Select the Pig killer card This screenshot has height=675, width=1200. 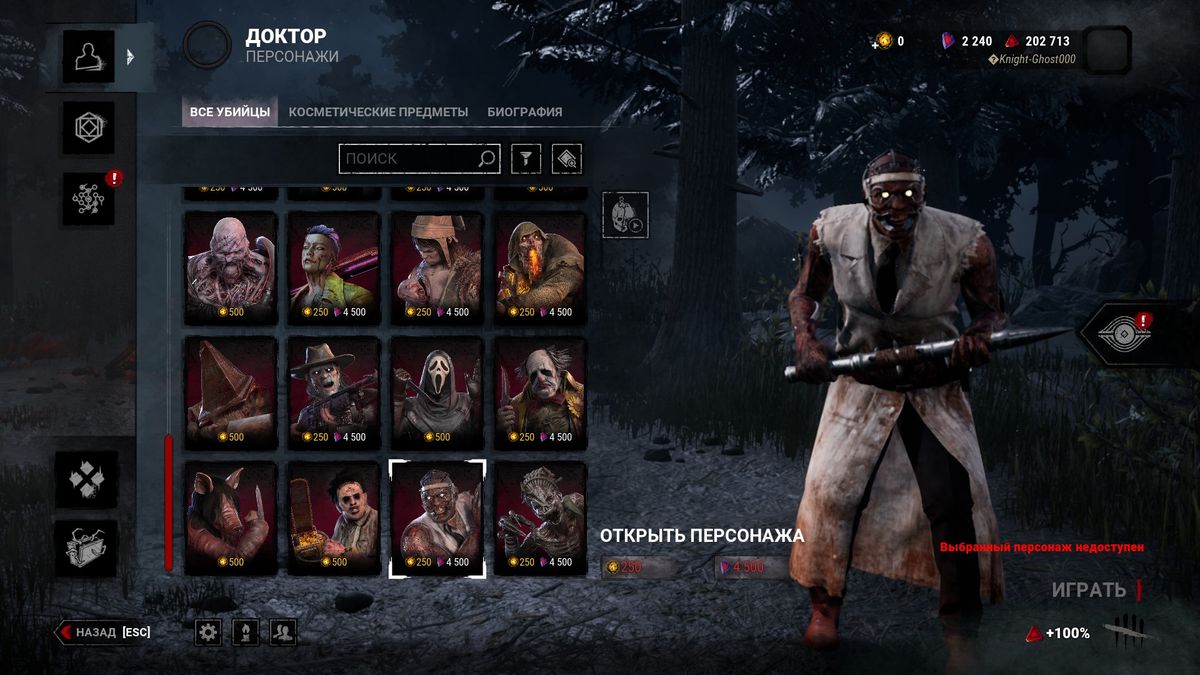[231, 517]
